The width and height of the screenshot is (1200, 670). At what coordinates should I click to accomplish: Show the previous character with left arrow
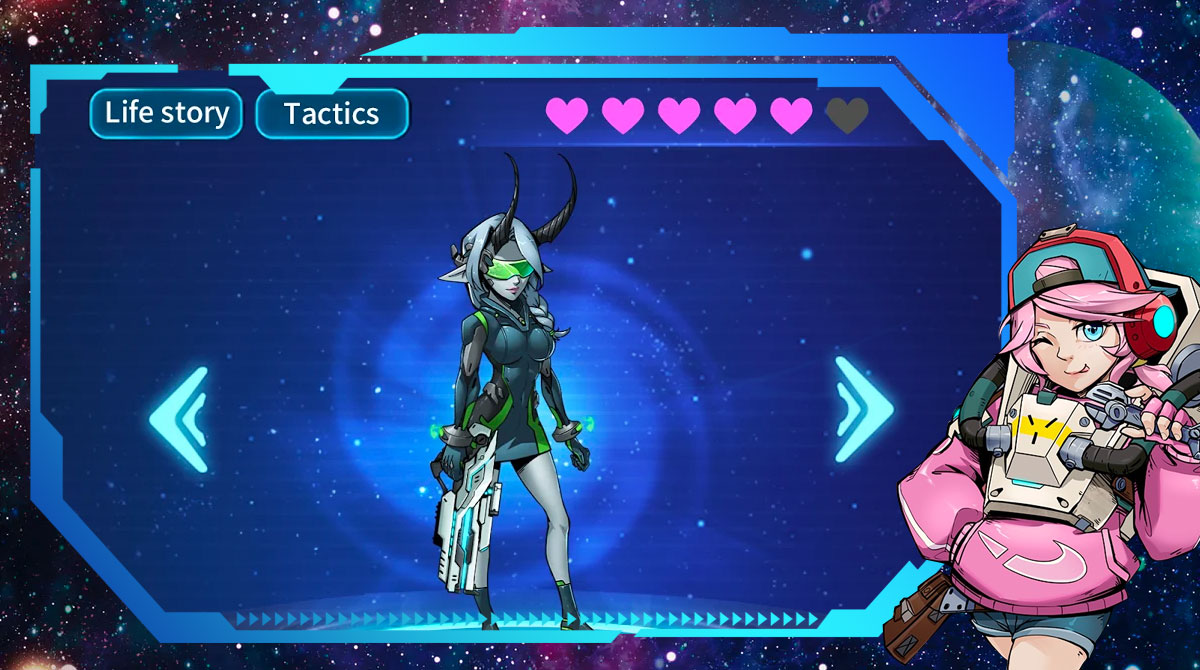pyautogui.click(x=180, y=419)
